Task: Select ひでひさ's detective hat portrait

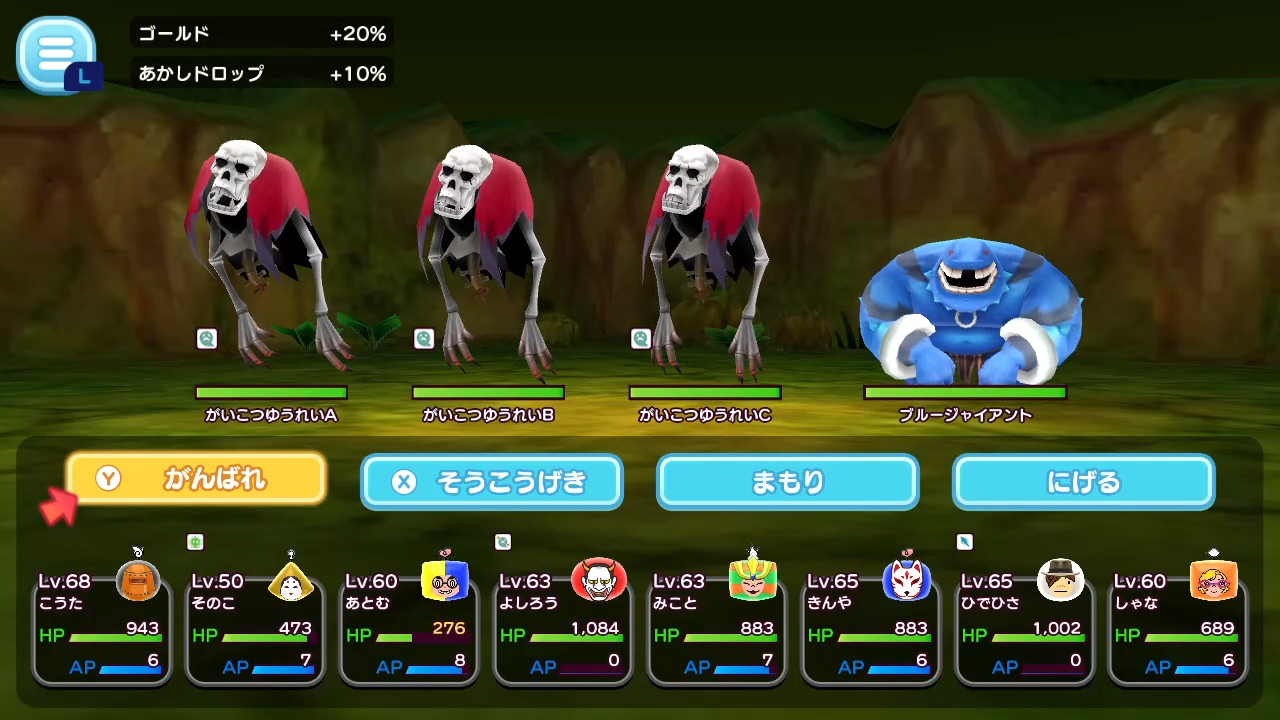Action: (x=1061, y=581)
